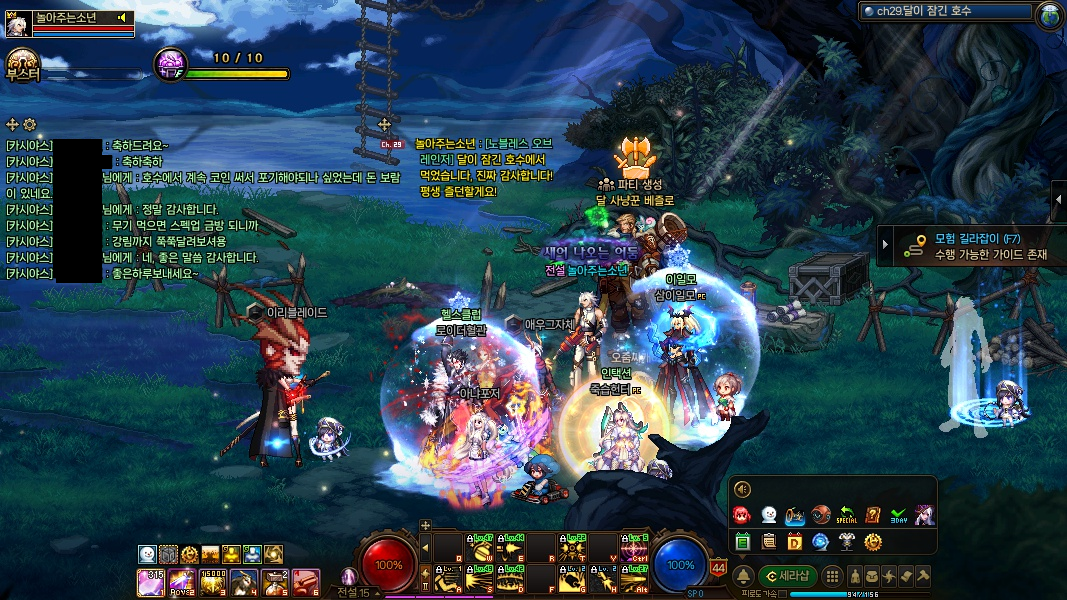Open the shuriken skill menu icon
1067x600 pixels.
click(x=890, y=576)
